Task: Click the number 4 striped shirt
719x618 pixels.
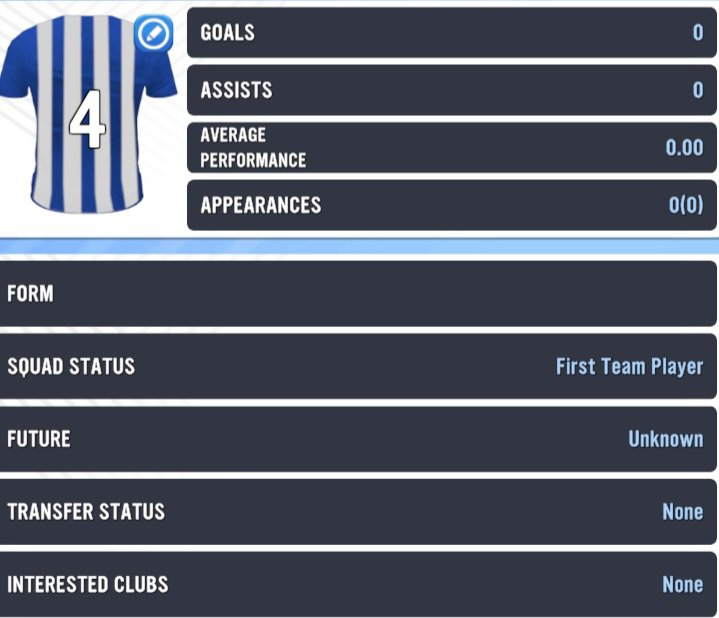Action: 85,120
